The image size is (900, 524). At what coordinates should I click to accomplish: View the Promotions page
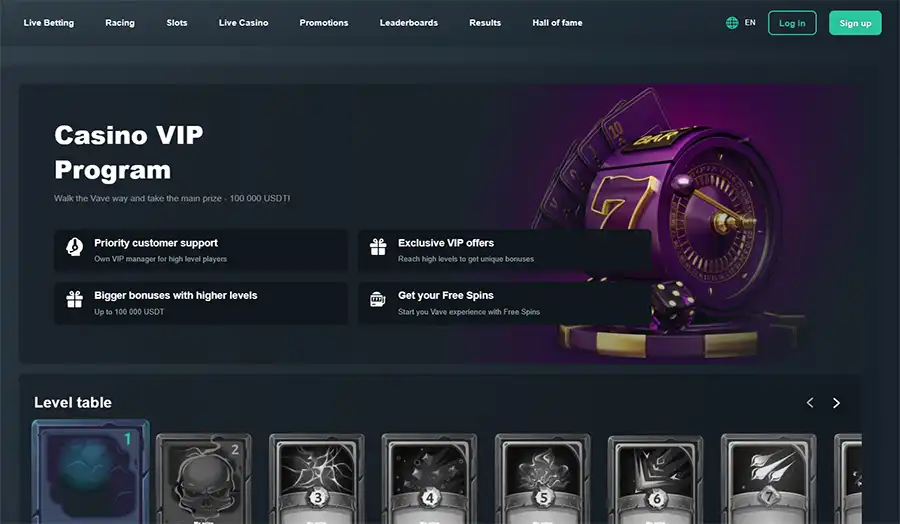pyautogui.click(x=324, y=23)
